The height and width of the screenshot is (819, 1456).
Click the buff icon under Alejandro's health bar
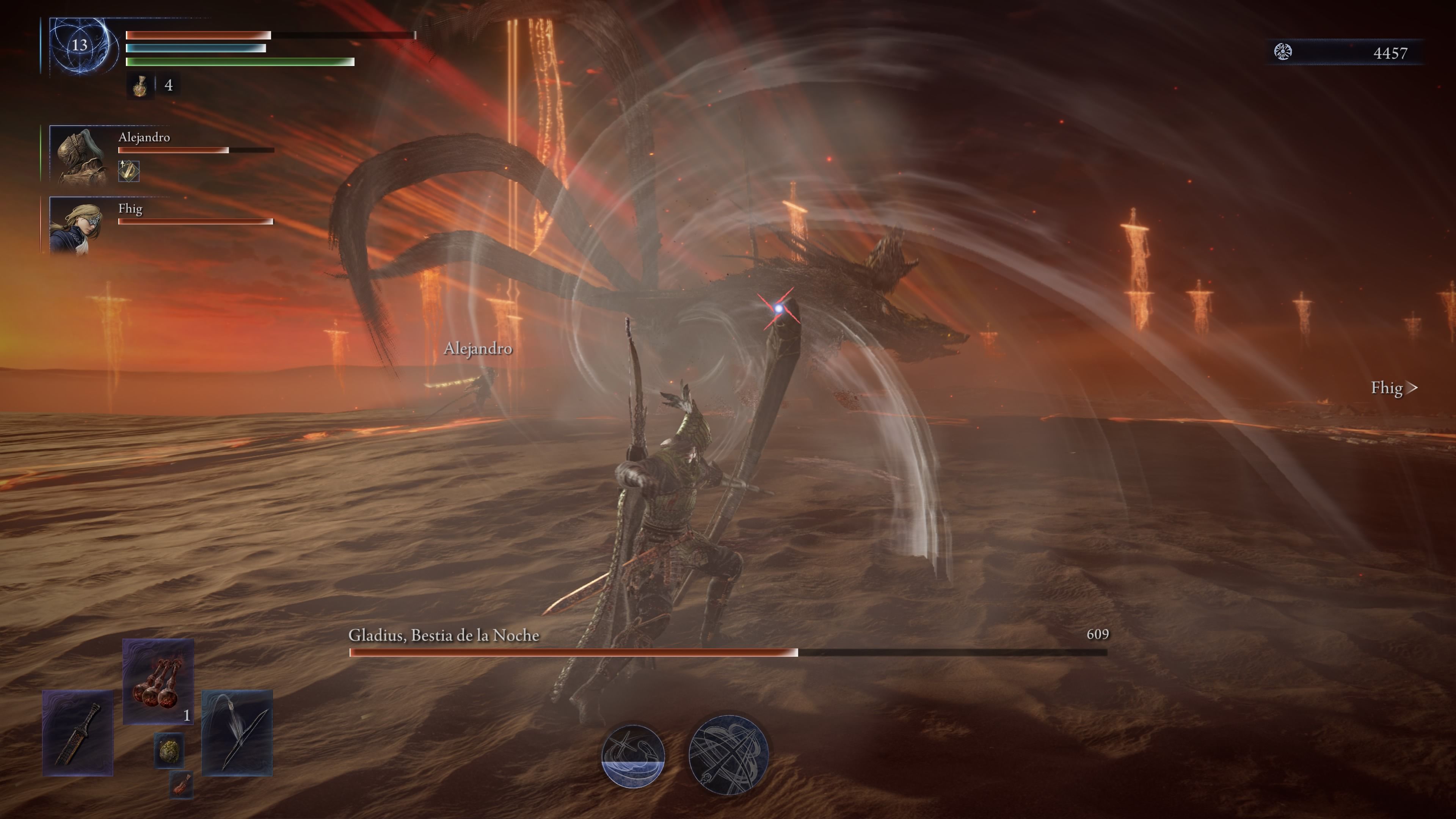[129, 171]
